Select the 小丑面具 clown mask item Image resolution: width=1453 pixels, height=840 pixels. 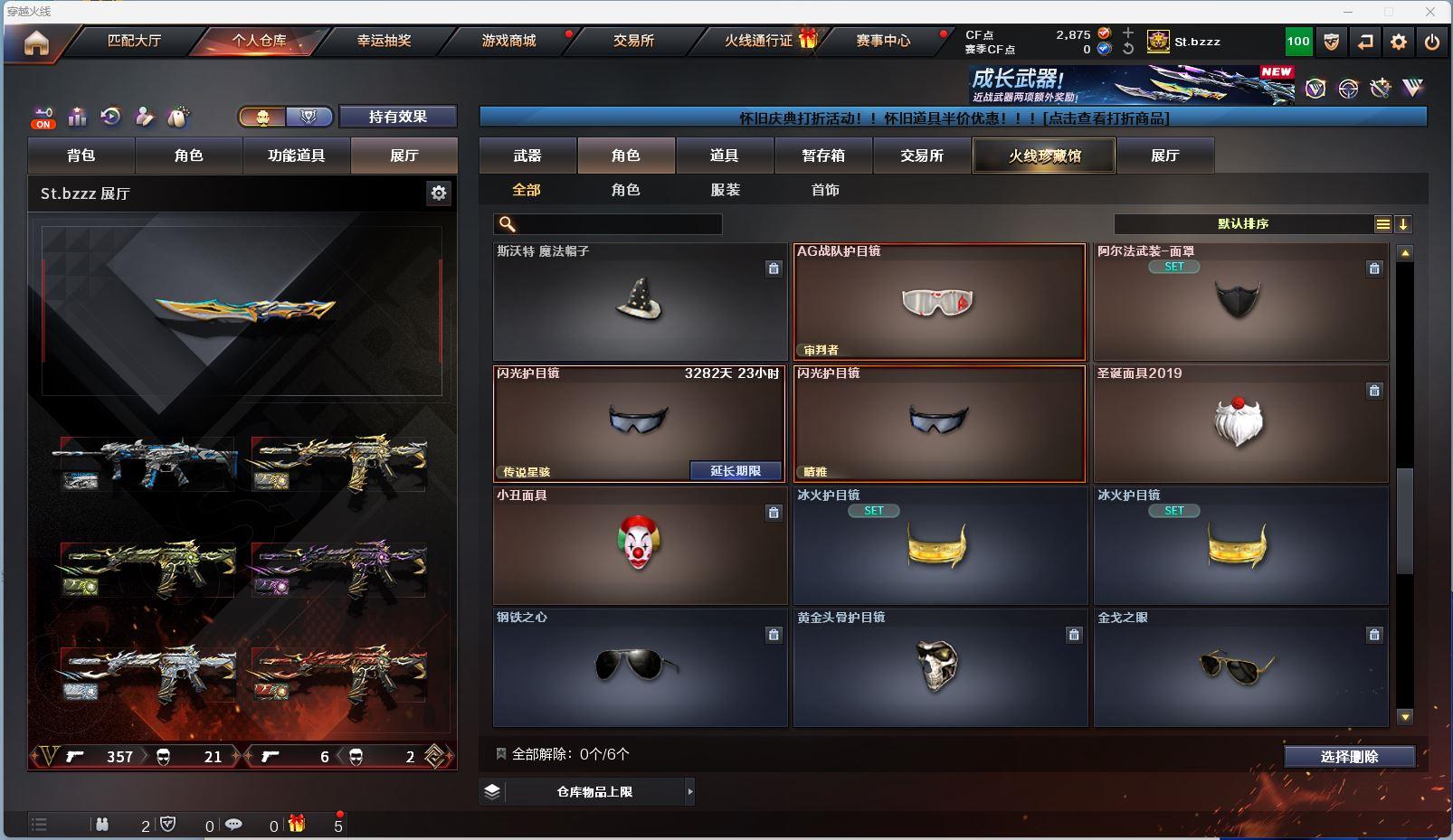pos(640,545)
